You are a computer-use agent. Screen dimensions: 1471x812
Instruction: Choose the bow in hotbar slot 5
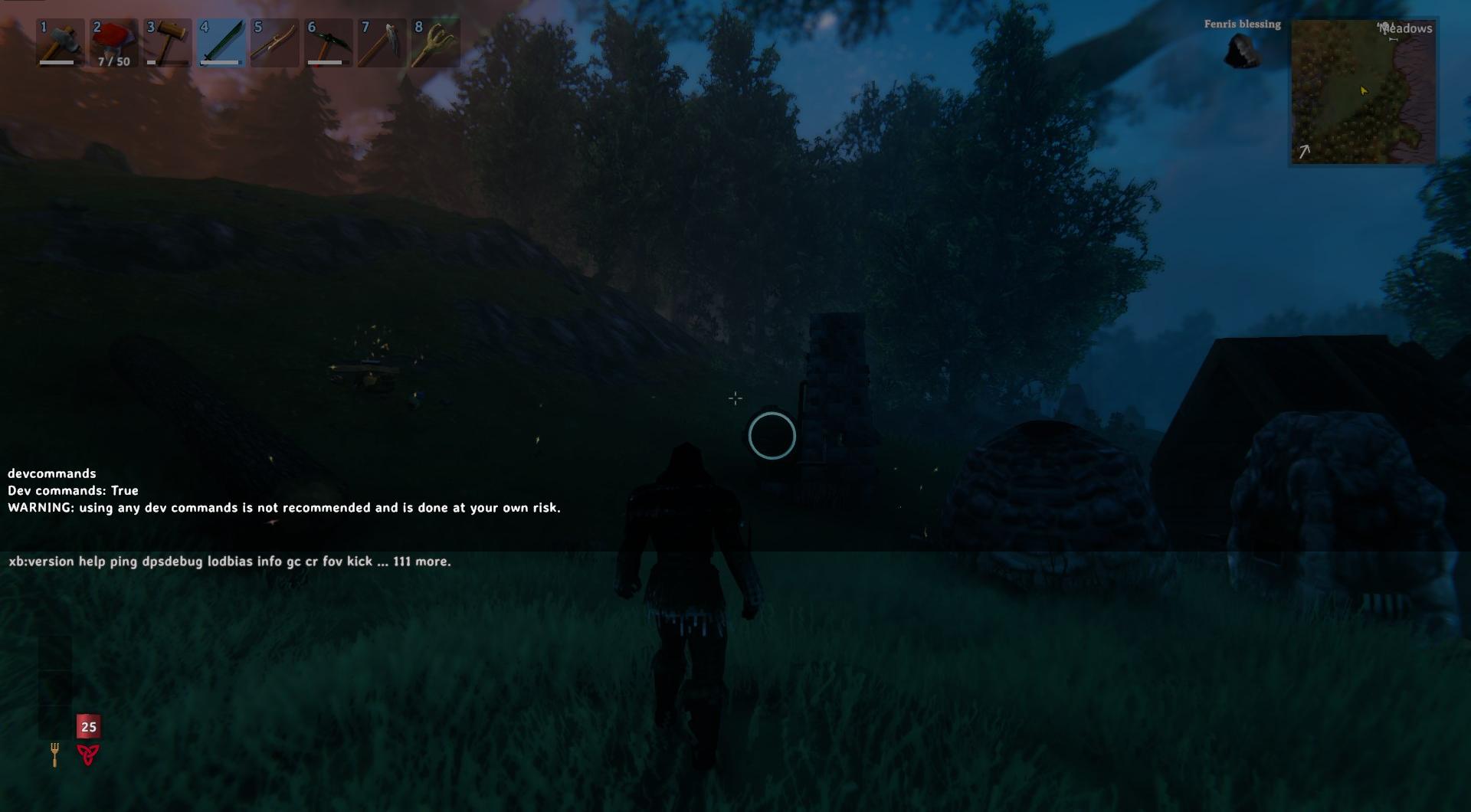(x=274, y=42)
